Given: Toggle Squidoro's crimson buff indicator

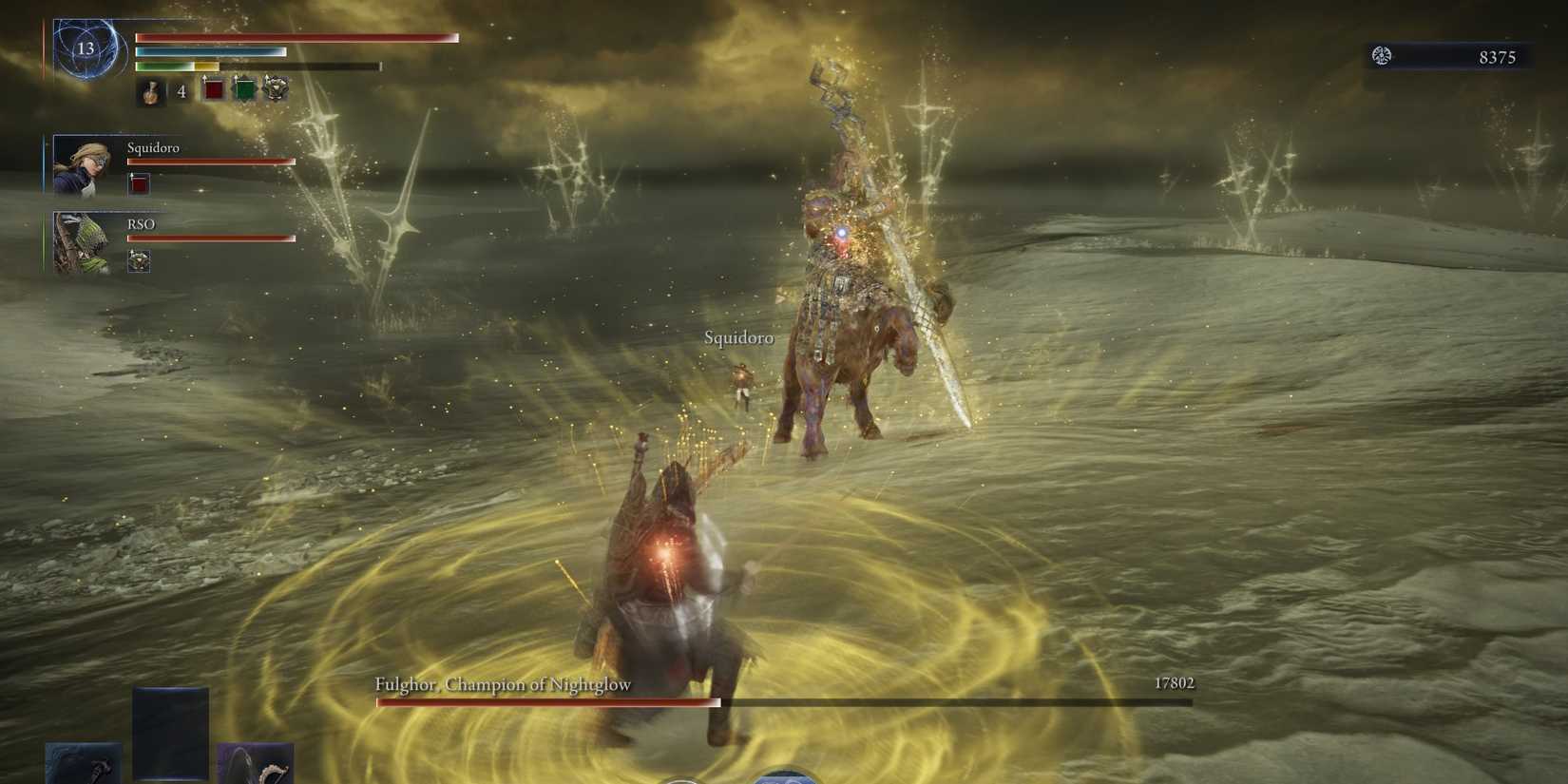Looking at the screenshot, I should [139, 183].
